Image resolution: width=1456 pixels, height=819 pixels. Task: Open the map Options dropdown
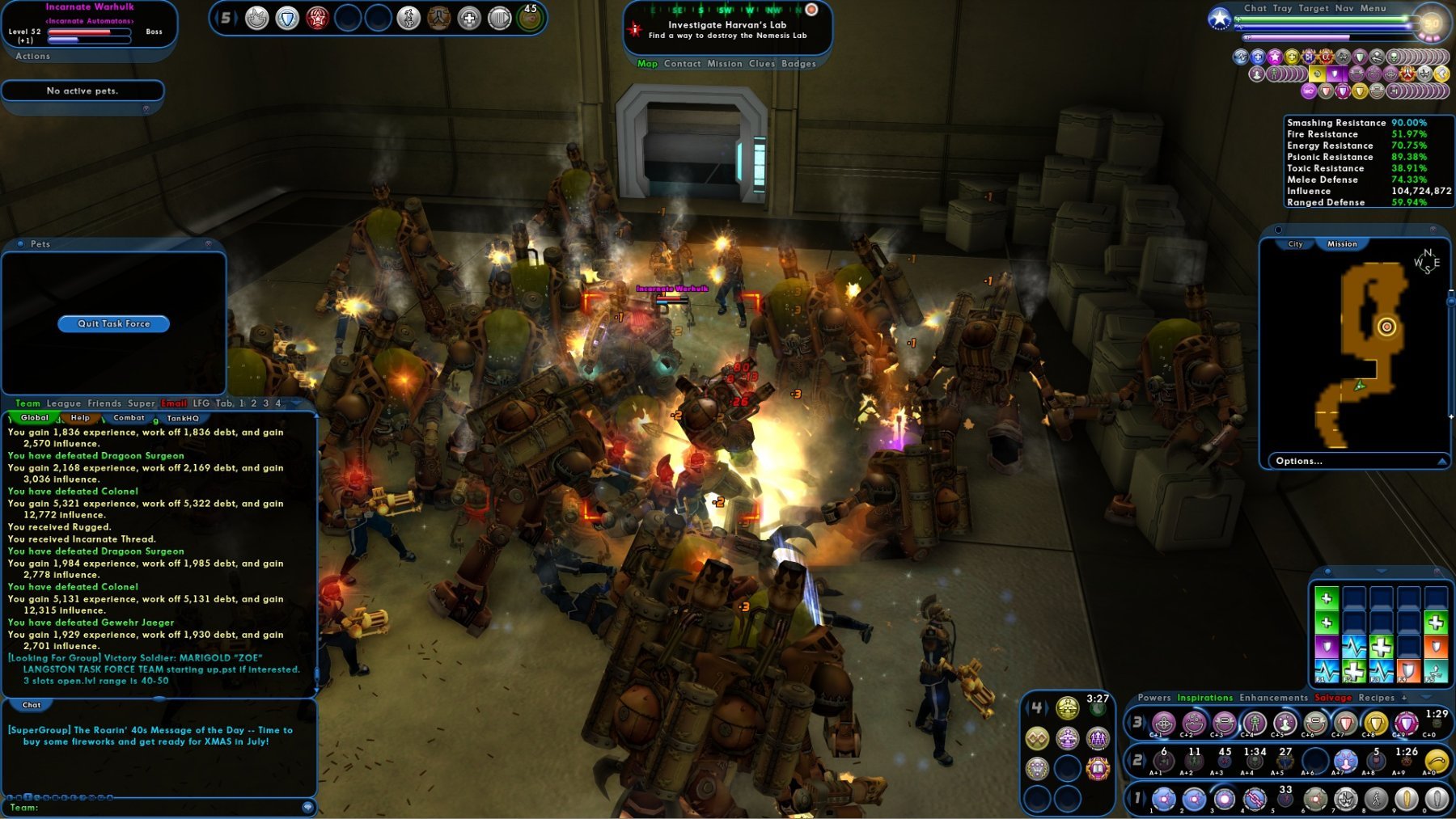[x=1299, y=461]
